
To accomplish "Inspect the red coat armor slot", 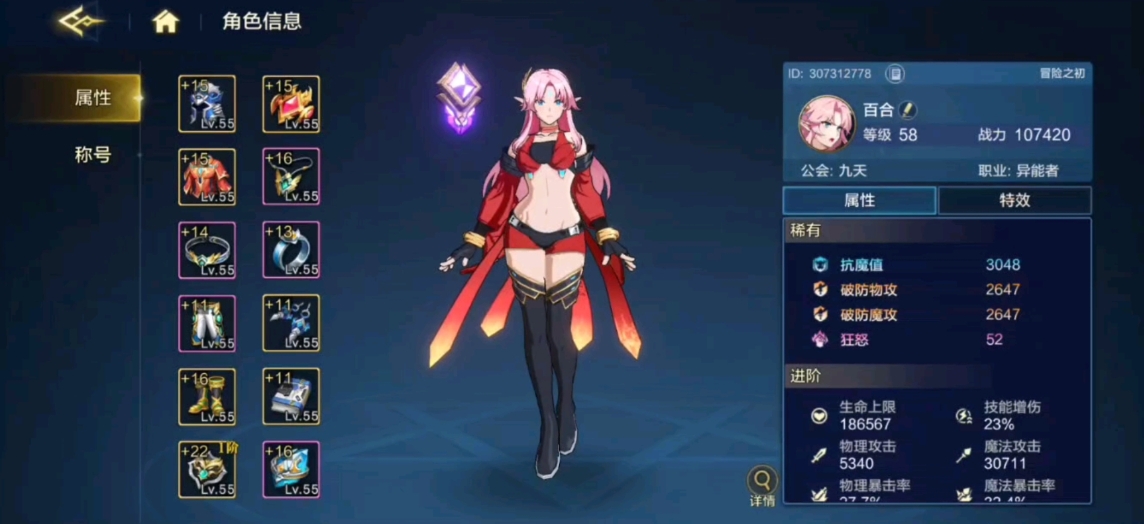I will tap(207, 177).
